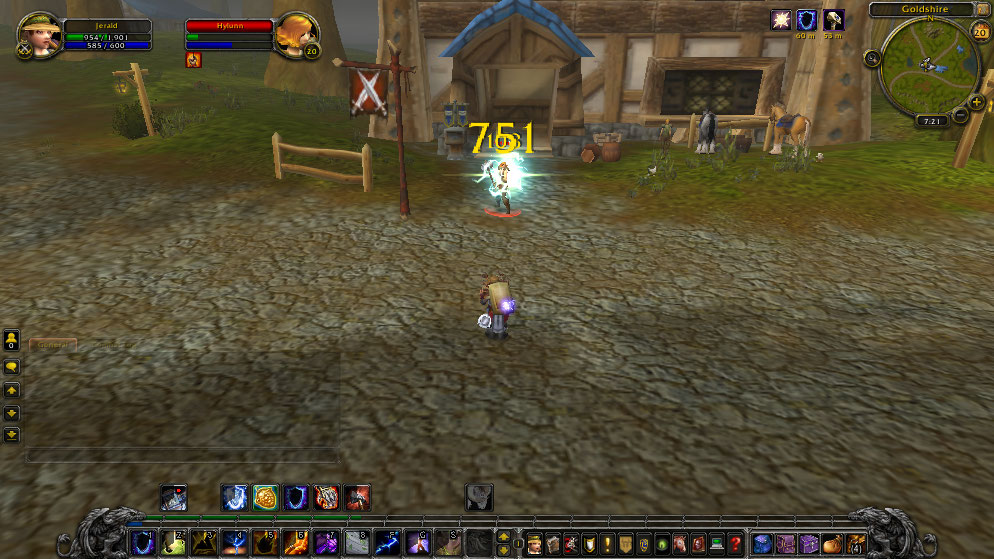Open the orange pouch bag slot

tap(832, 543)
